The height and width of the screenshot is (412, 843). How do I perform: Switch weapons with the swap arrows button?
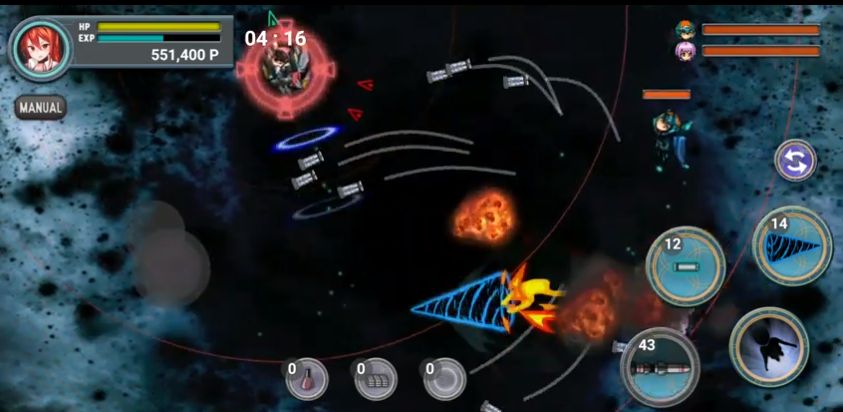(x=796, y=161)
